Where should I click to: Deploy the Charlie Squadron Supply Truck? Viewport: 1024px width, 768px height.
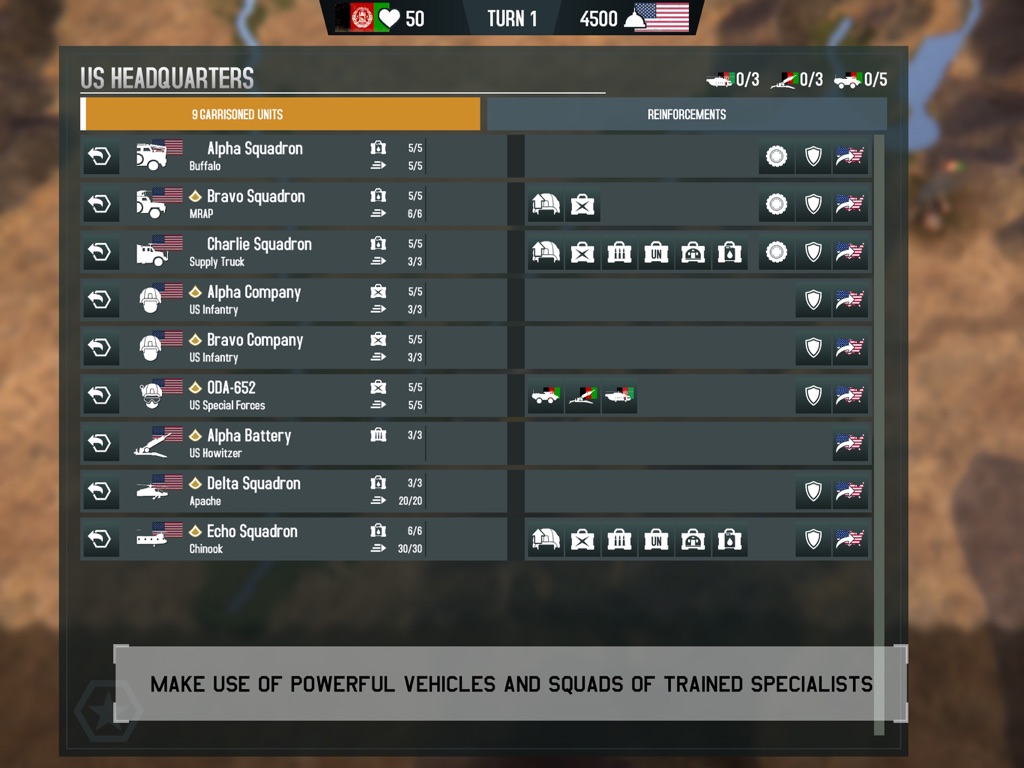pos(100,253)
